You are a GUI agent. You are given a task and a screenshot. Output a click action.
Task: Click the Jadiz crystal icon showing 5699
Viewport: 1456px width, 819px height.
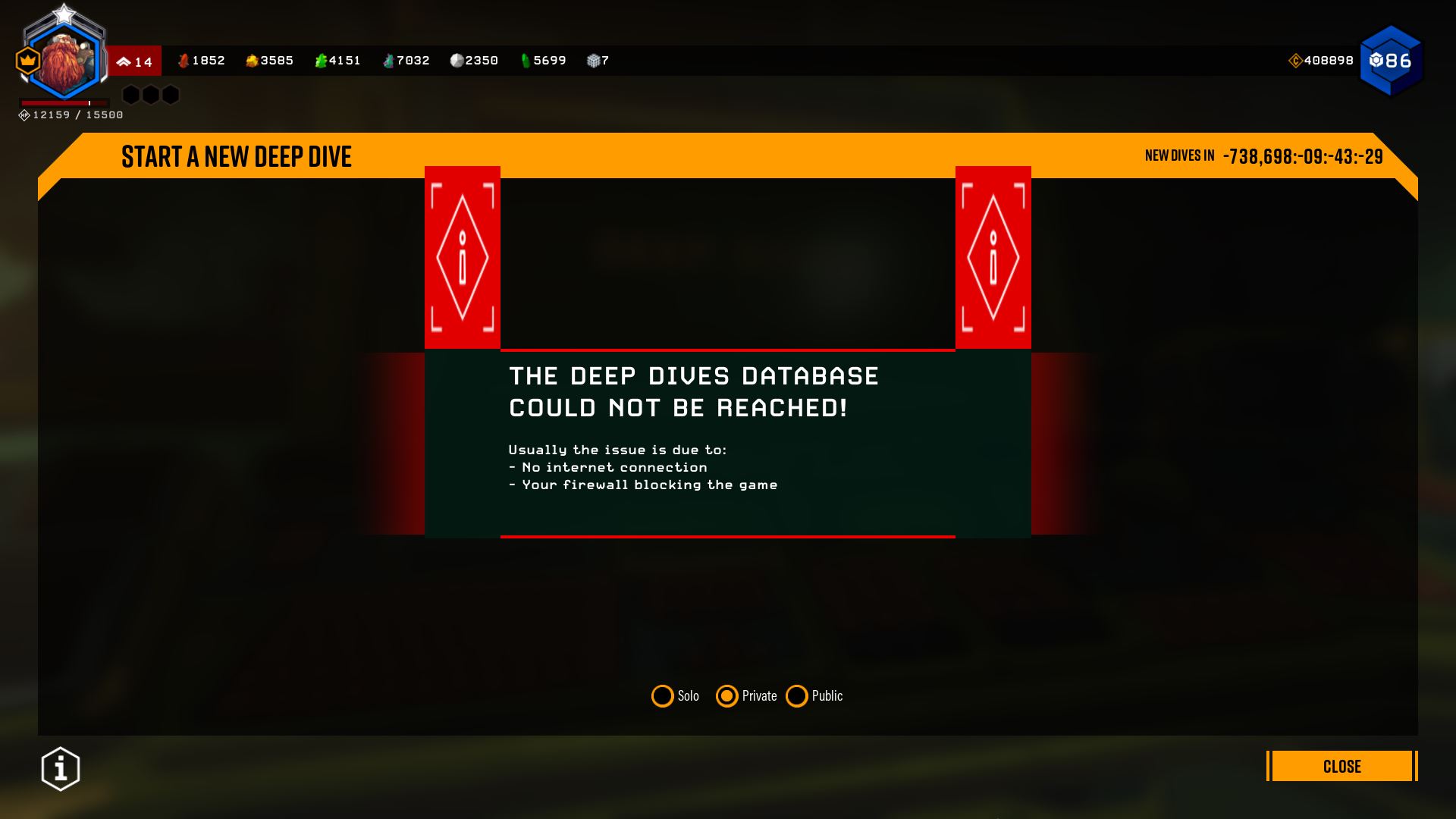[526, 60]
